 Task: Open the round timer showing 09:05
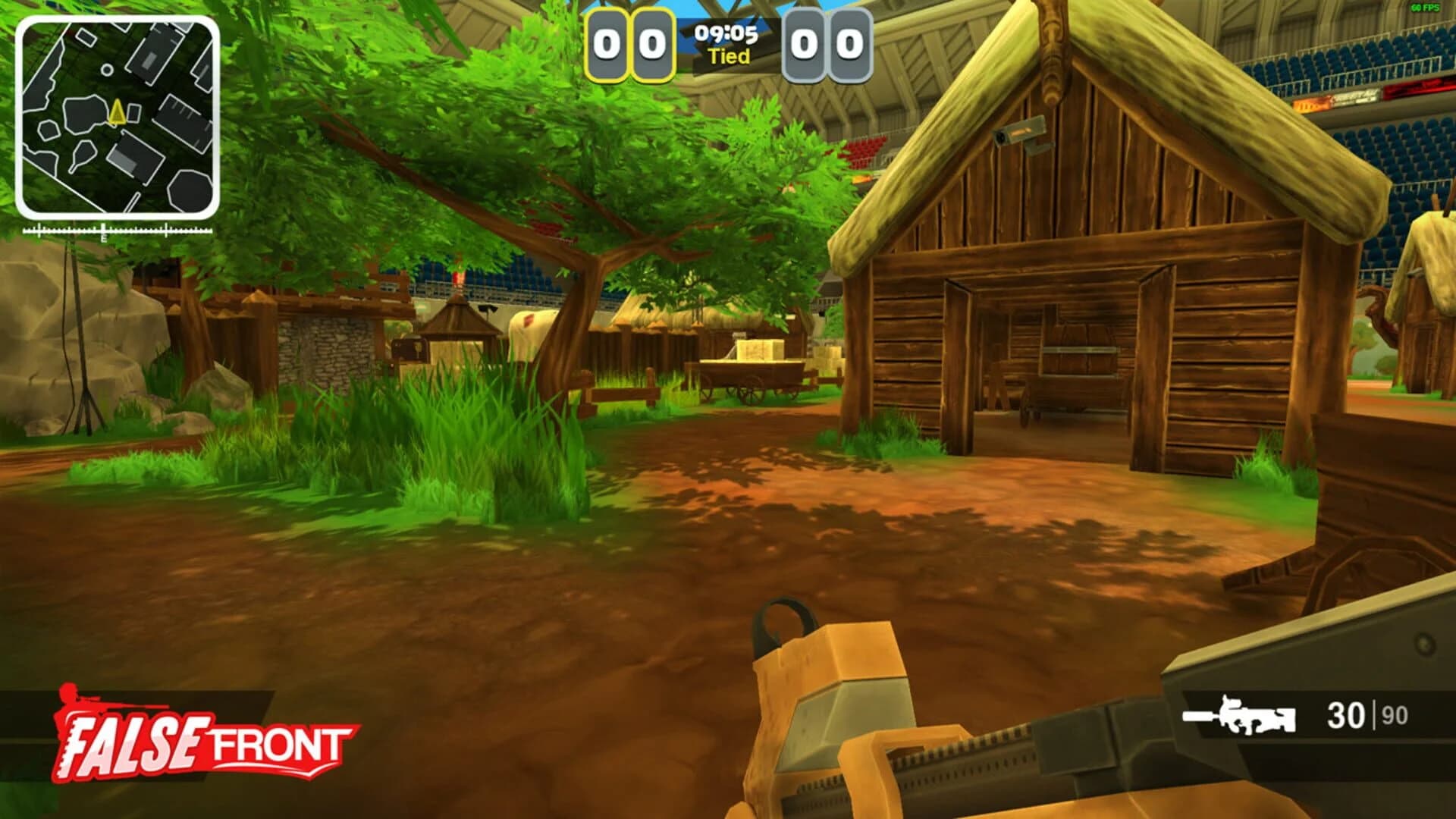[727, 33]
